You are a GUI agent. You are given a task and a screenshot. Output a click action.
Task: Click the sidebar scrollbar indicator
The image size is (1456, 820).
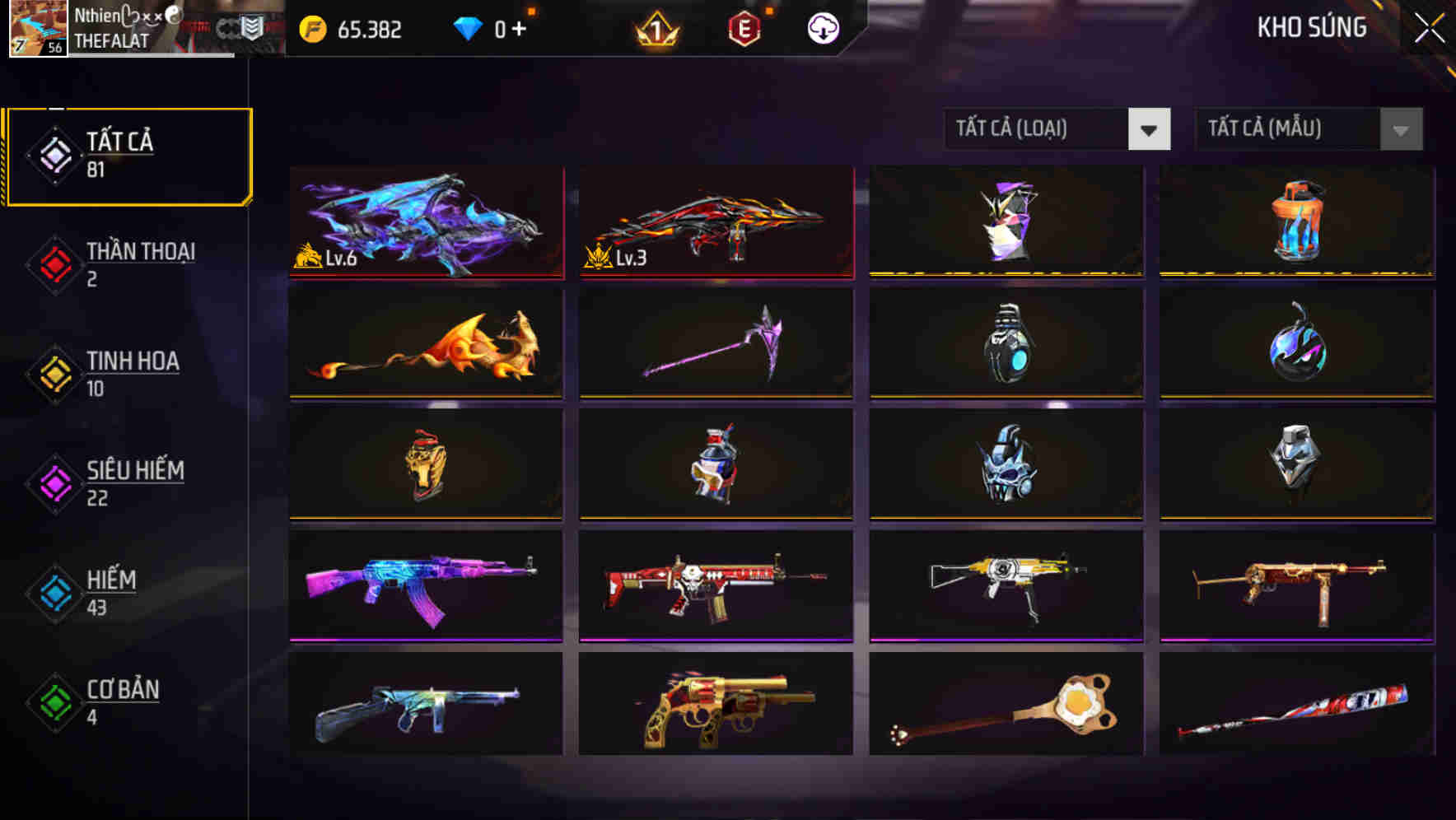click(x=56, y=107)
